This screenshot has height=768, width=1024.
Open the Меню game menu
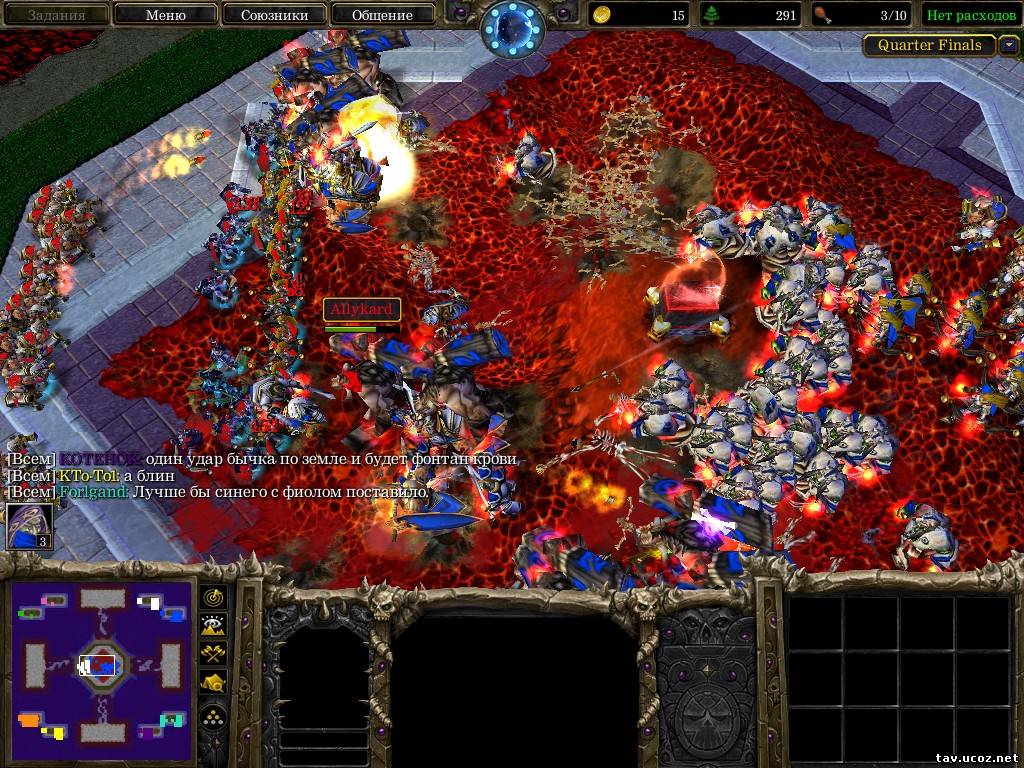coord(165,15)
